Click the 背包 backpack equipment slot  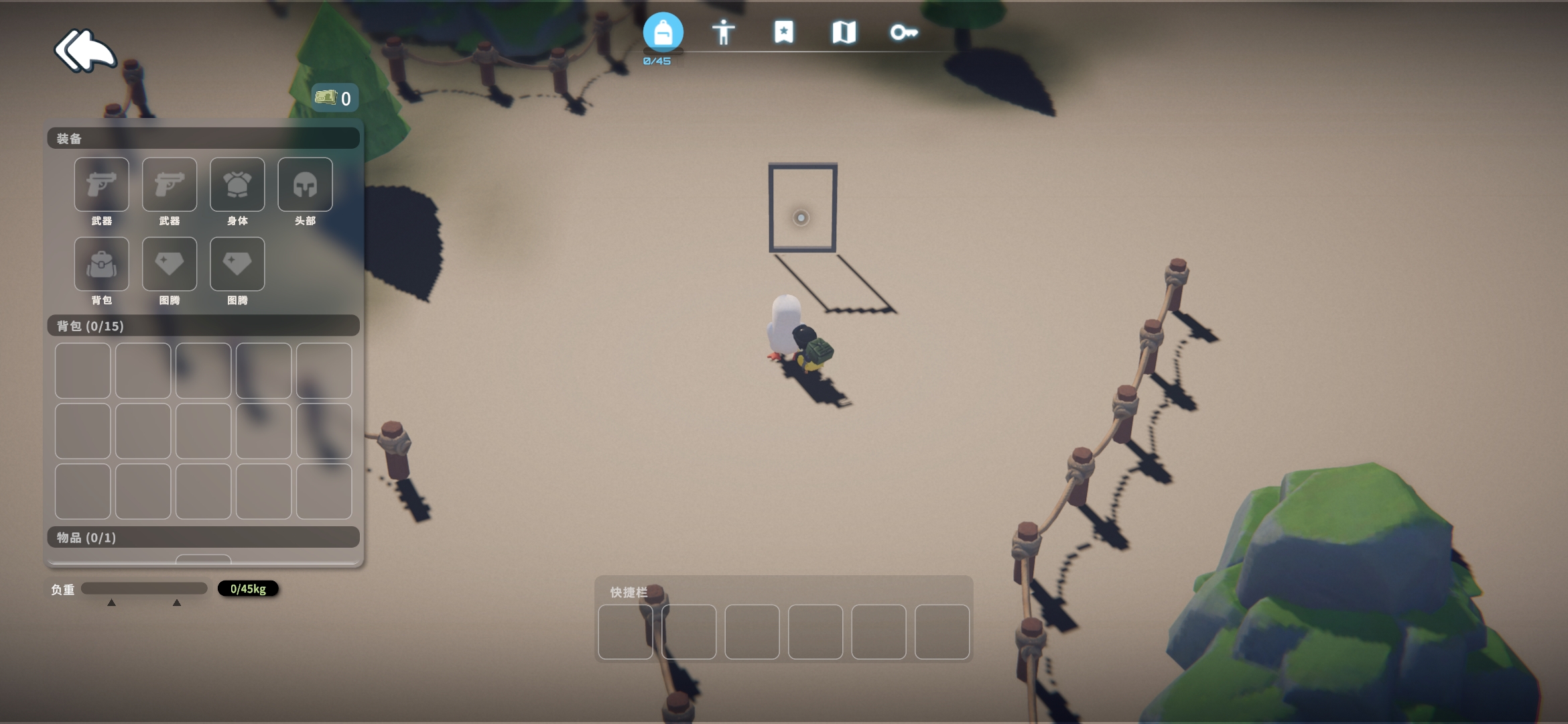(102, 264)
